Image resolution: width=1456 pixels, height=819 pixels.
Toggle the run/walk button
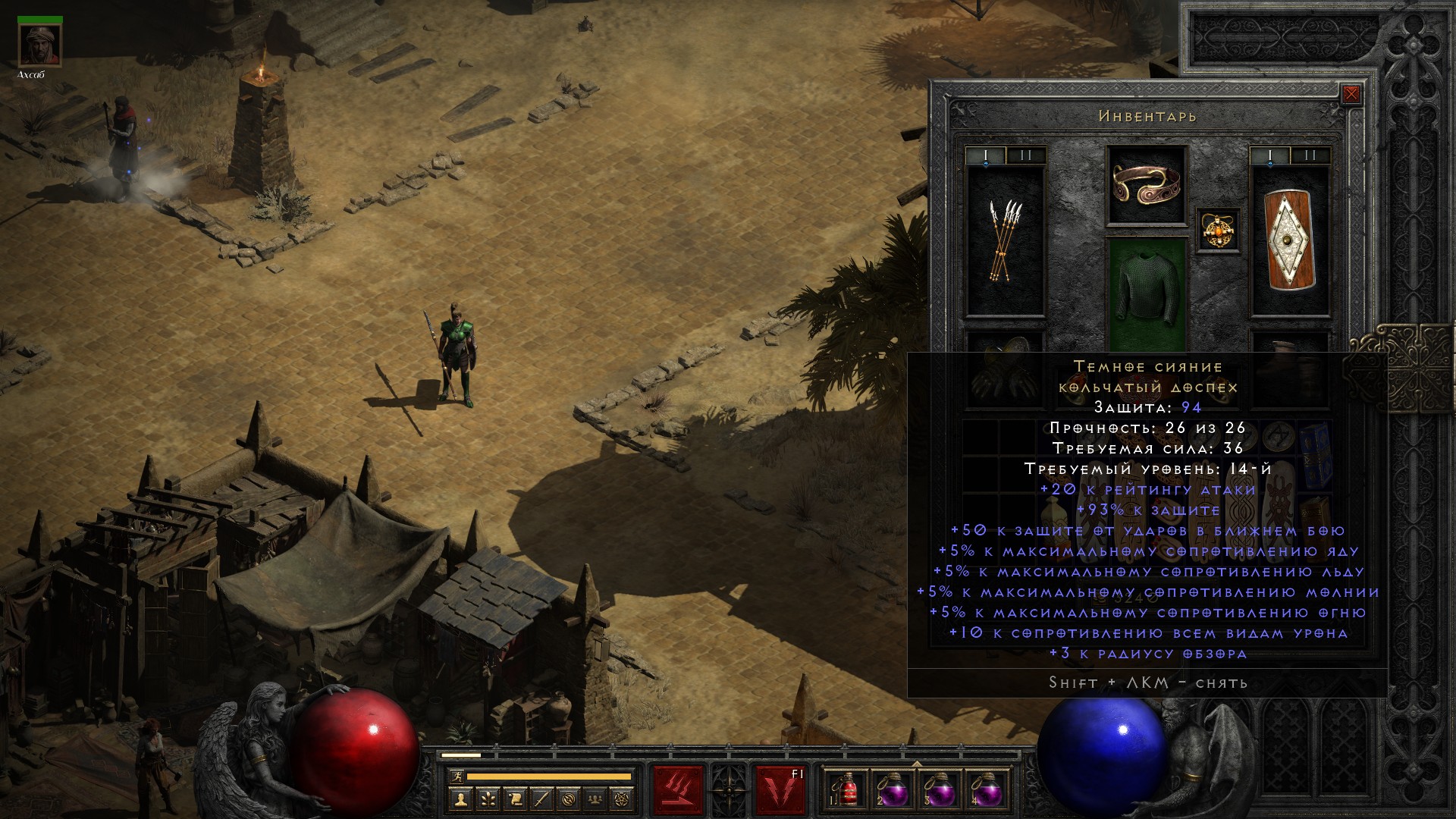(x=457, y=777)
